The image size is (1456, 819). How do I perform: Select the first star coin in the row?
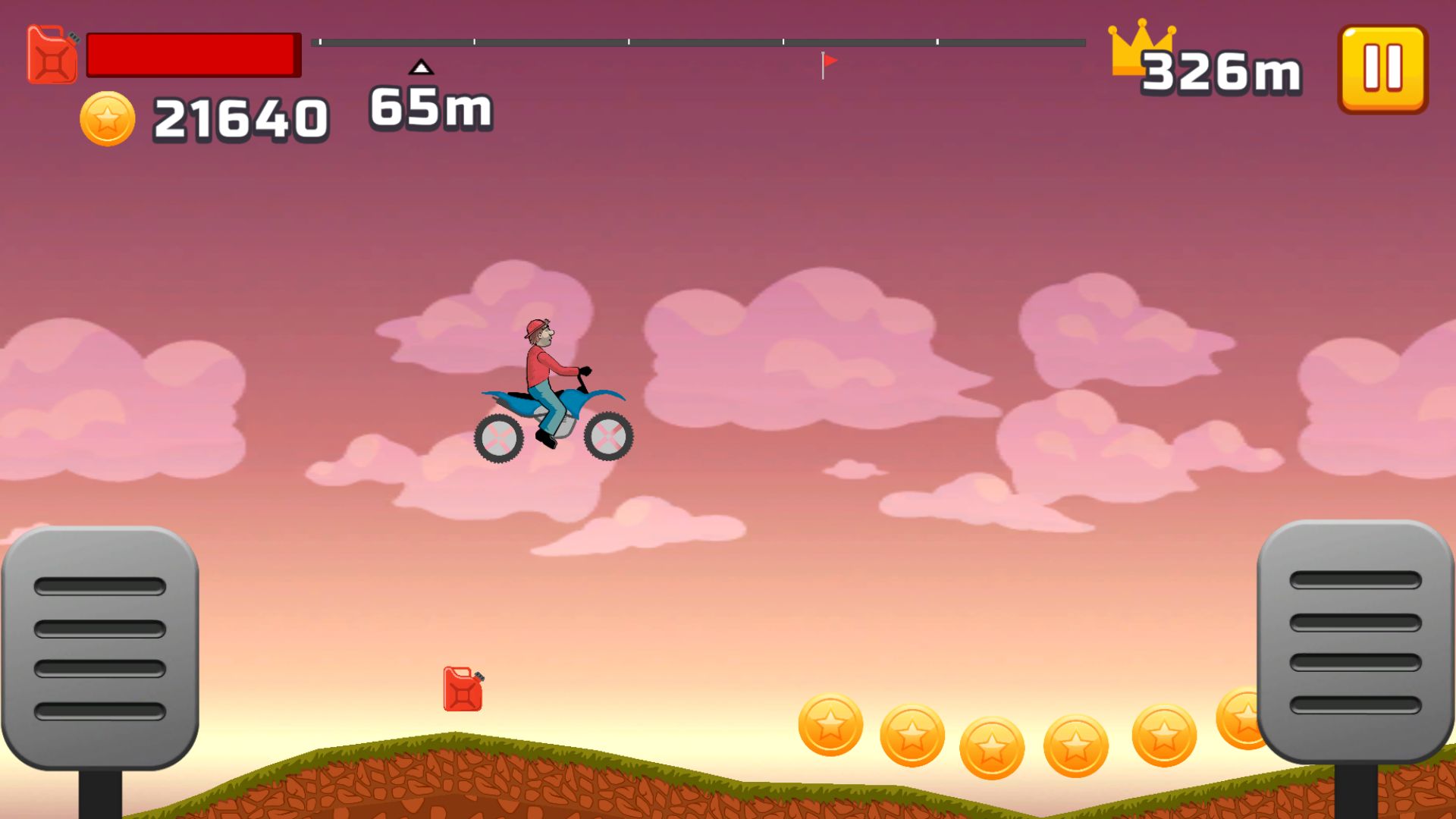click(832, 728)
